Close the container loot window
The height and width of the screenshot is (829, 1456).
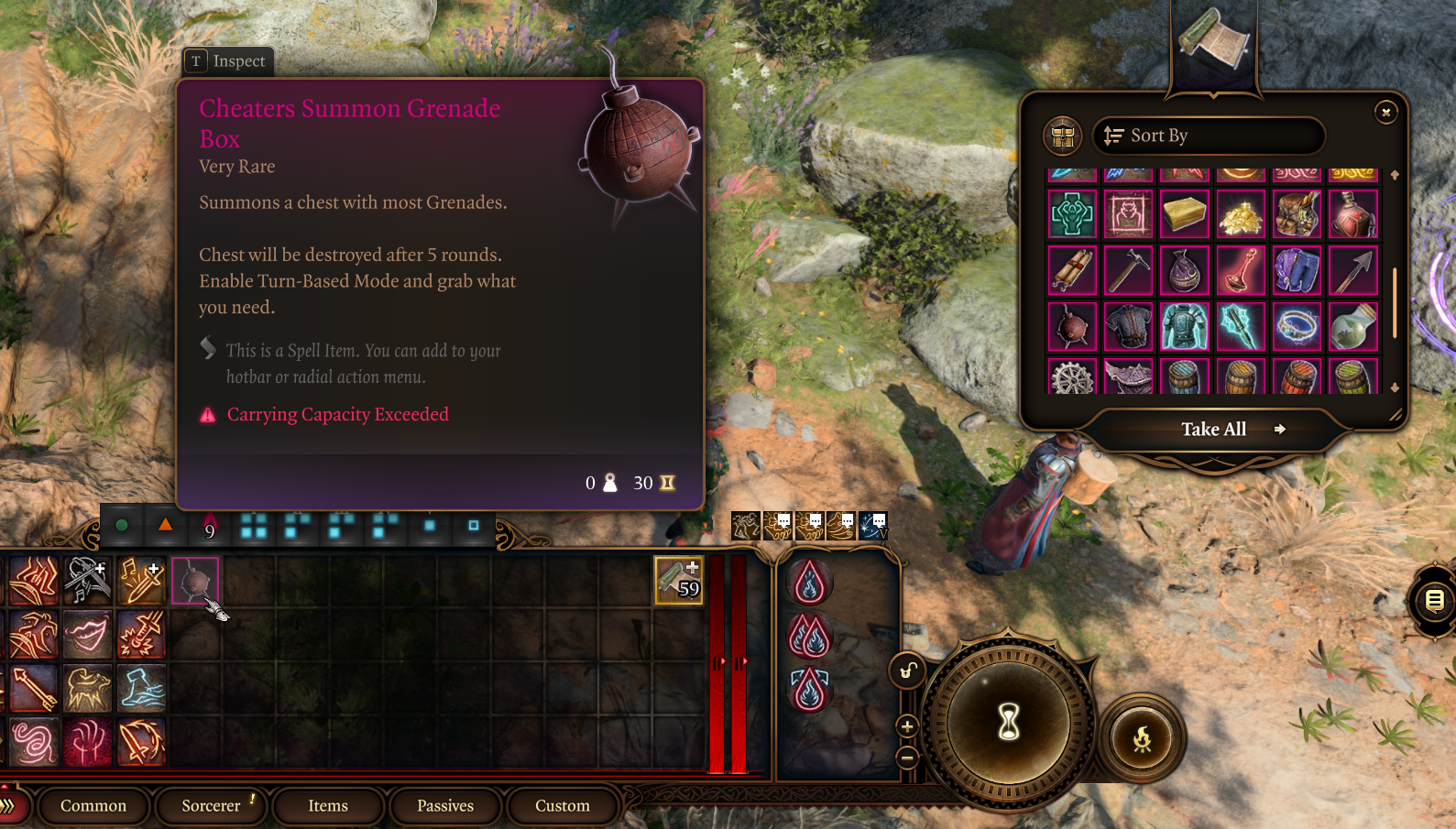(x=1385, y=112)
